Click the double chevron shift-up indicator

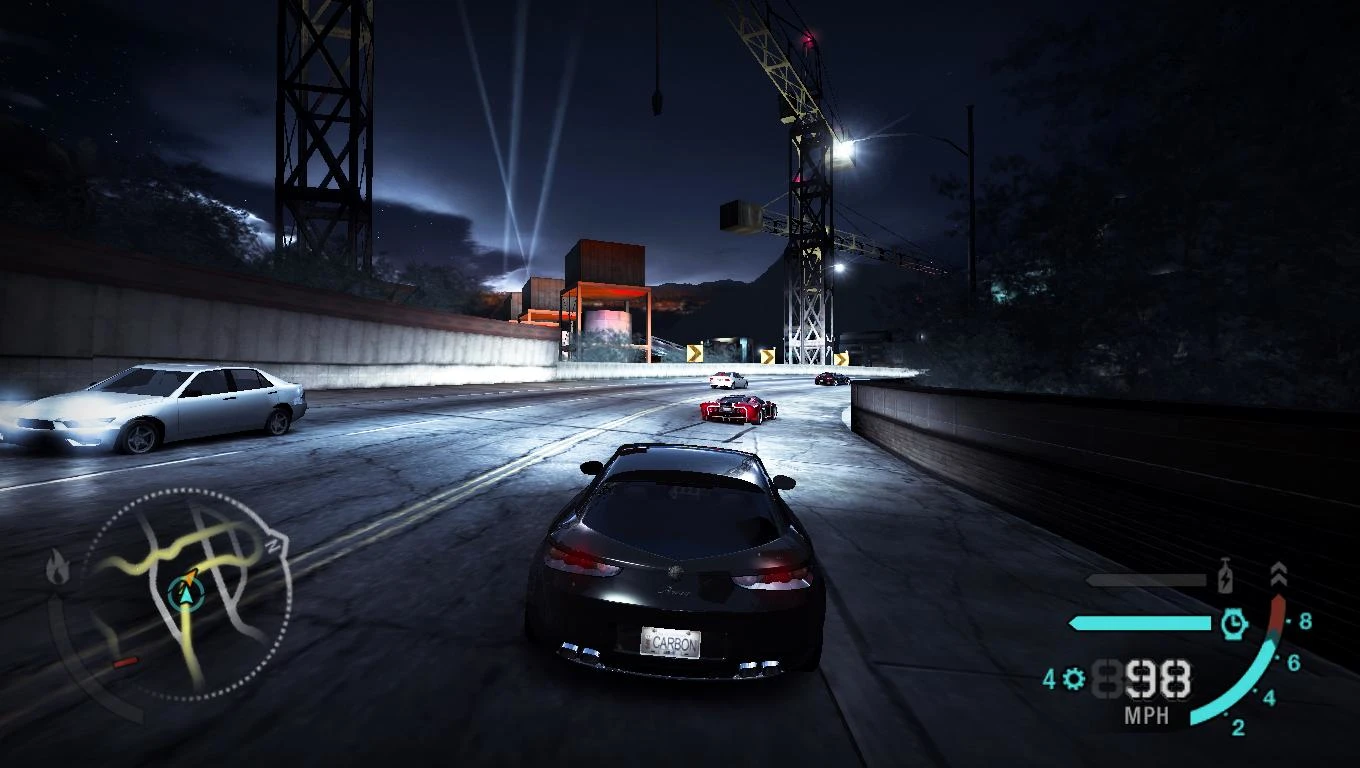[x=1279, y=574]
